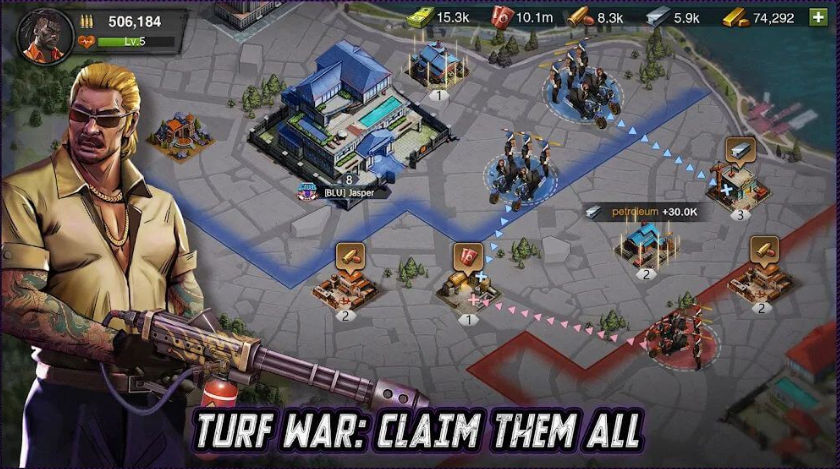Collect the red resource bubble above the building
This screenshot has height=469, width=840.
467,256
